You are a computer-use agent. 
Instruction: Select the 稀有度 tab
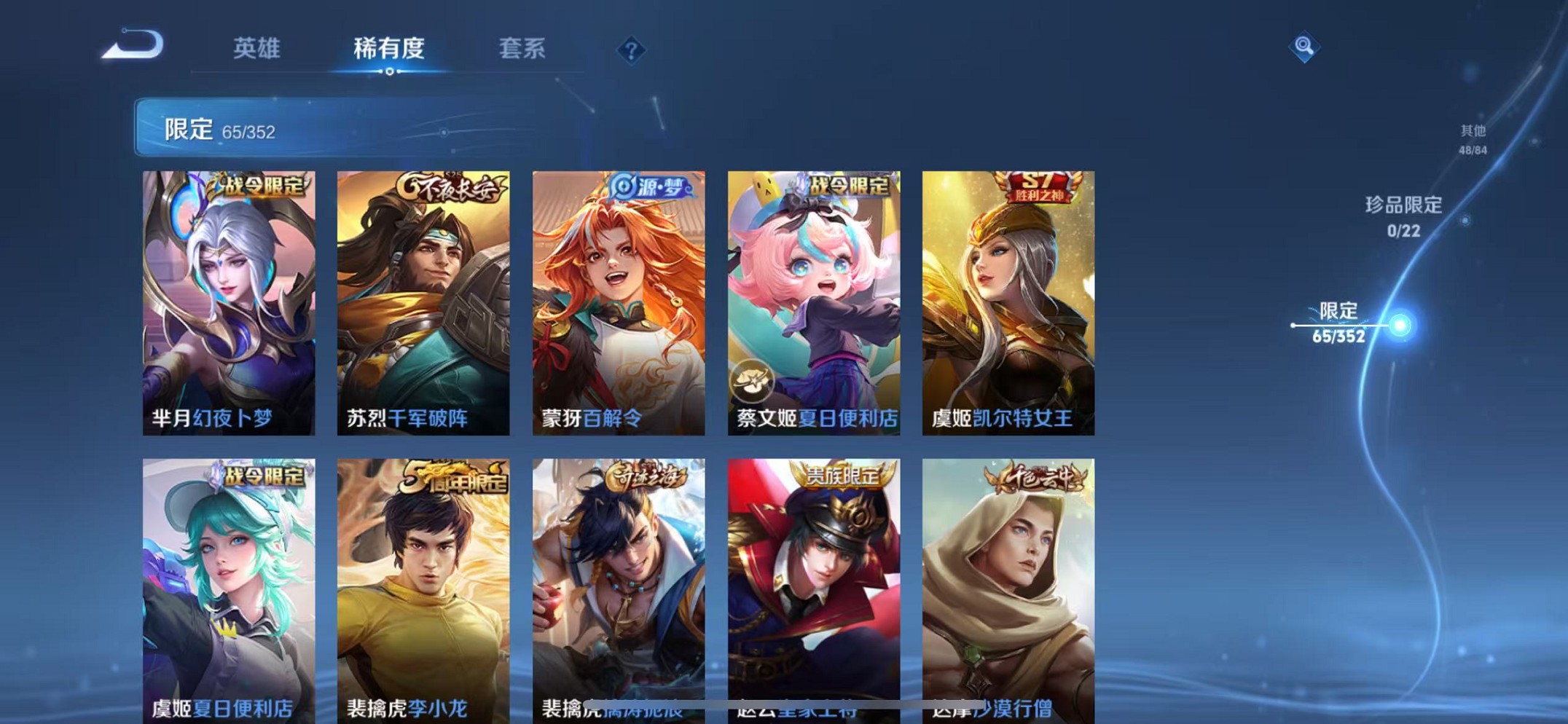click(390, 50)
